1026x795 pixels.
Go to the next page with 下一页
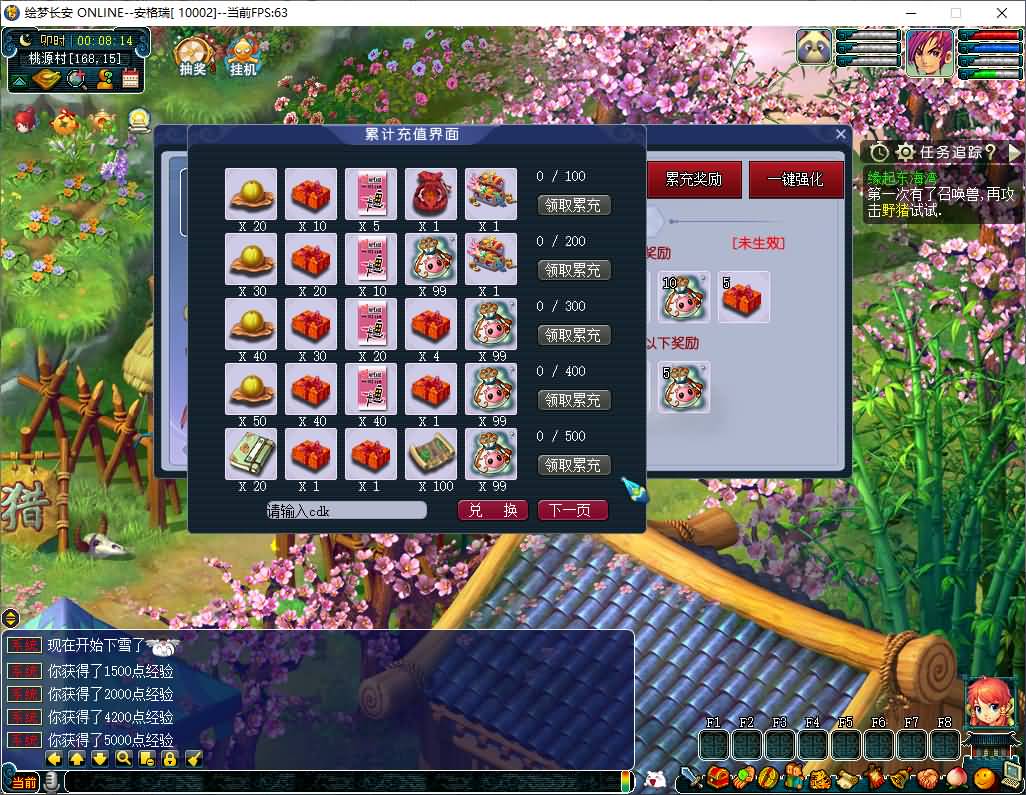(572, 510)
